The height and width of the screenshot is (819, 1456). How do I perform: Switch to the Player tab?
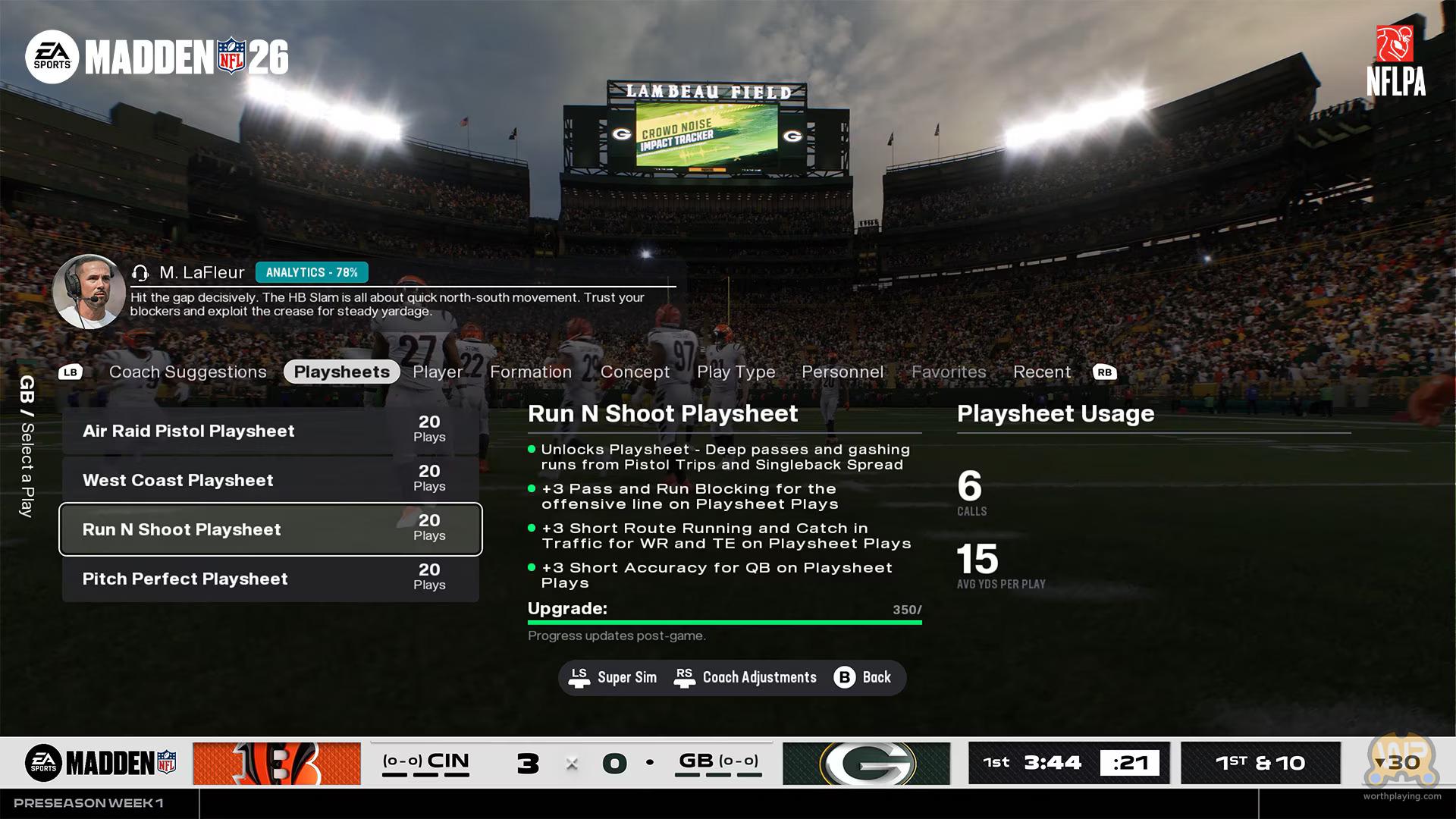[438, 372]
